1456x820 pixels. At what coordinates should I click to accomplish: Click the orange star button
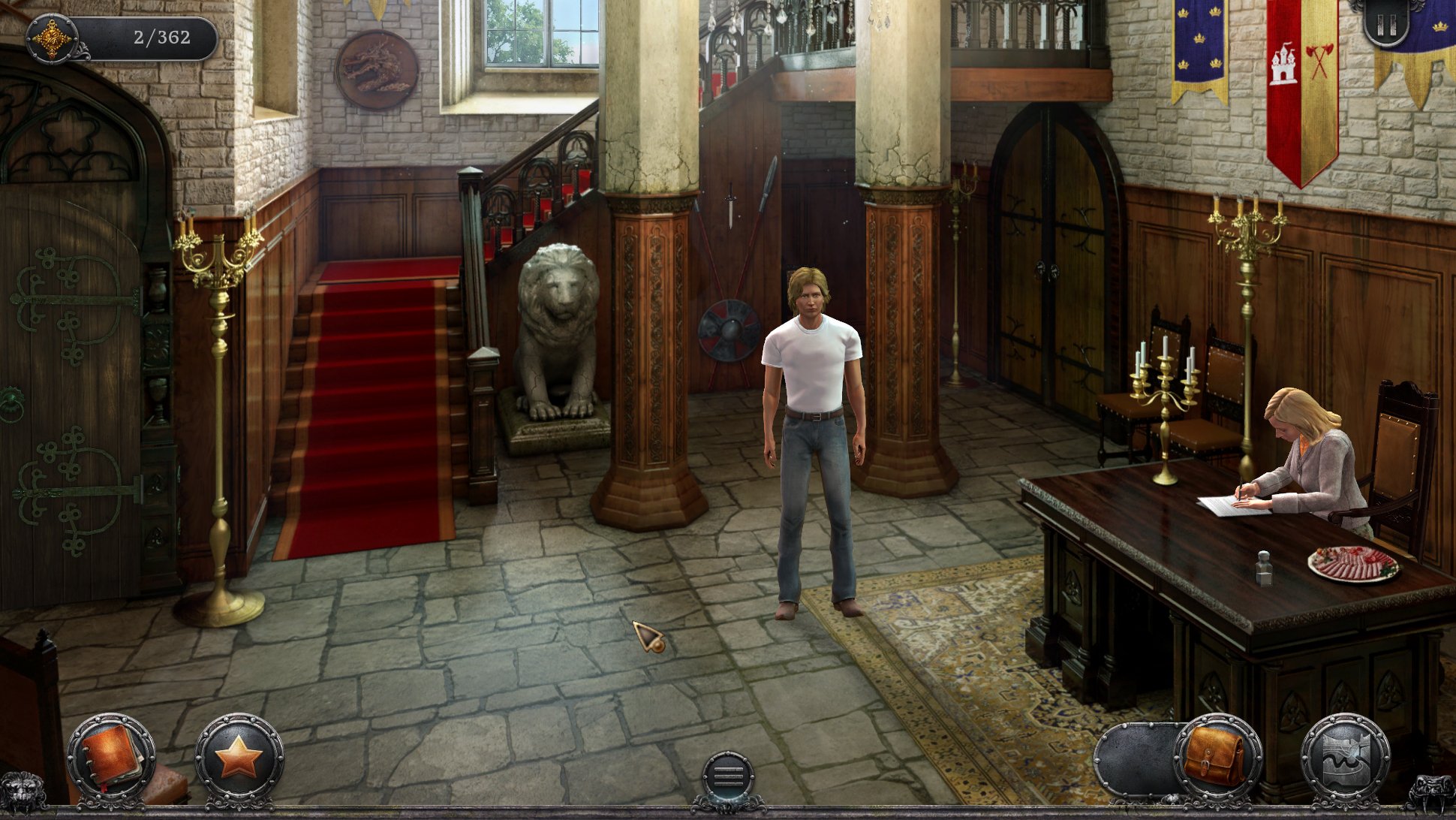click(x=239, y=758)
